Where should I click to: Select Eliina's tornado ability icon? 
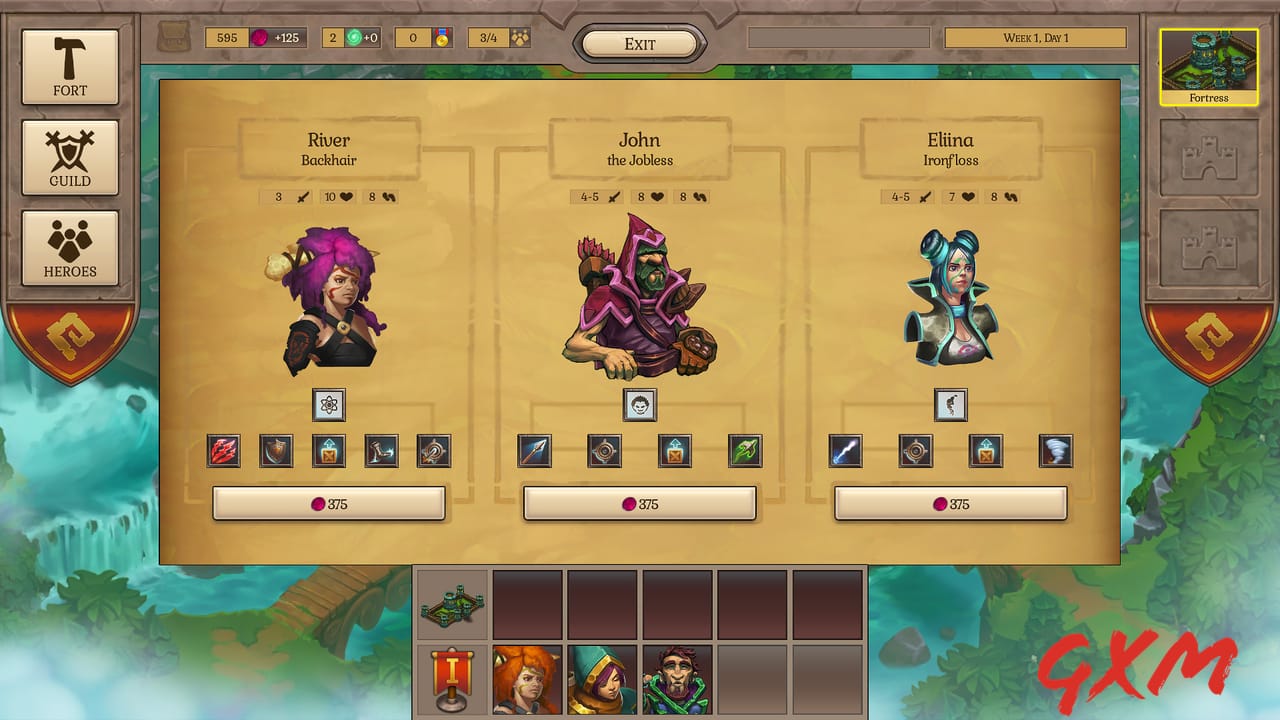1057,451
